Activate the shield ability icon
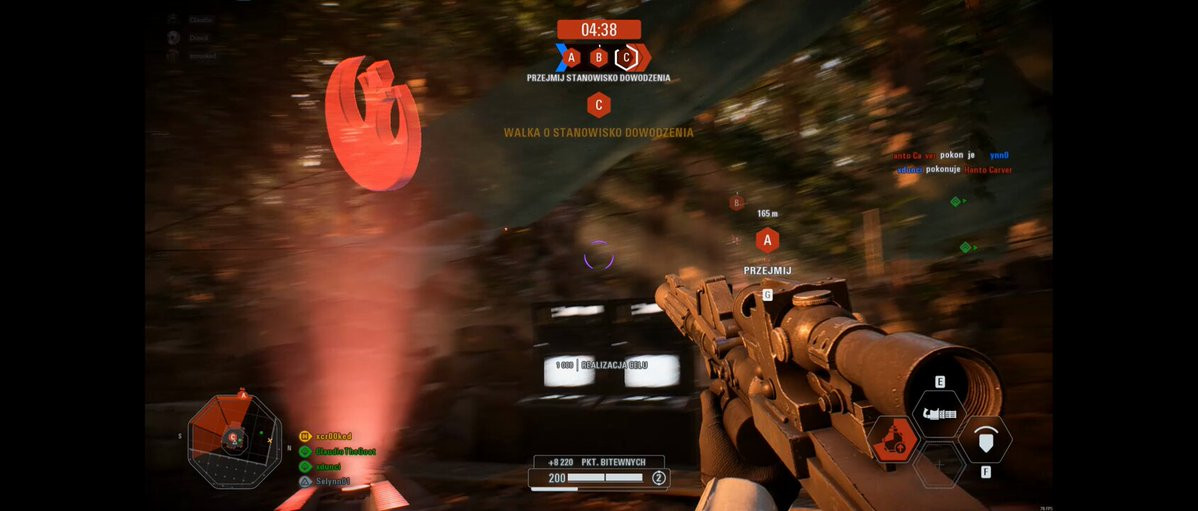The image size is (1198, 511). (986, 440)
